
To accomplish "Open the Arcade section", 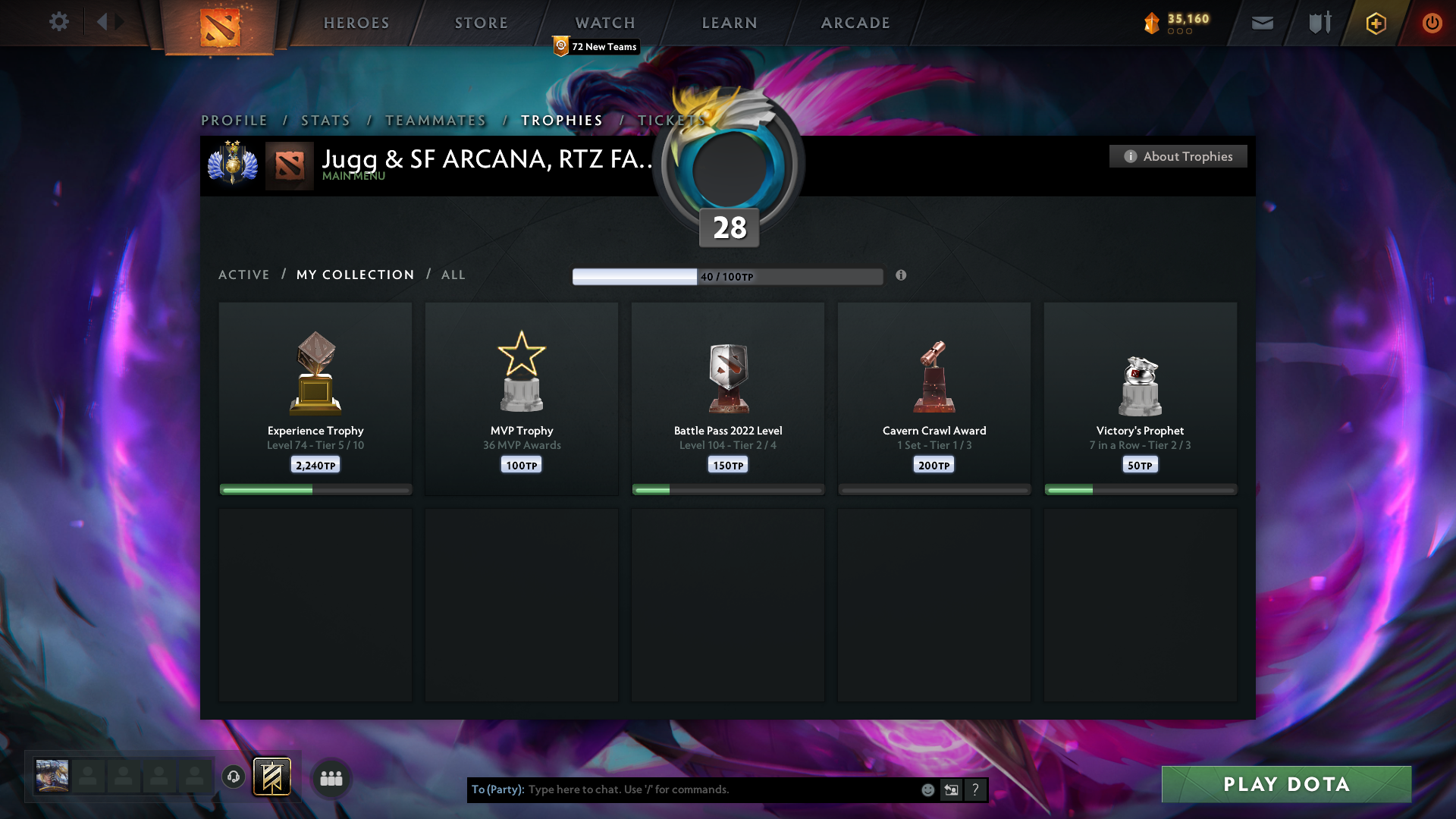I will [855, 23].
